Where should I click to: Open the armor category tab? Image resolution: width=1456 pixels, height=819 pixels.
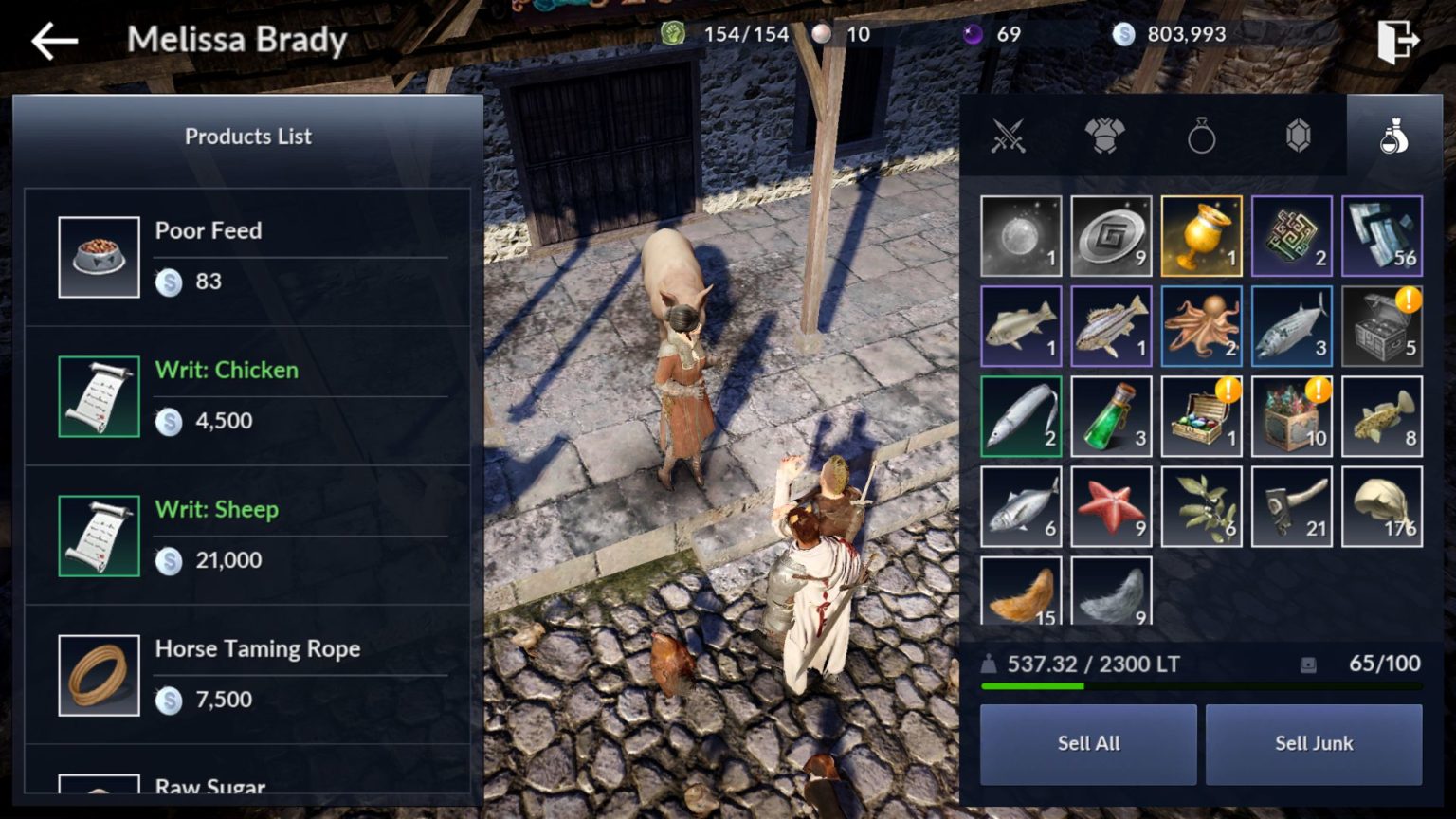coord(1105,136)
